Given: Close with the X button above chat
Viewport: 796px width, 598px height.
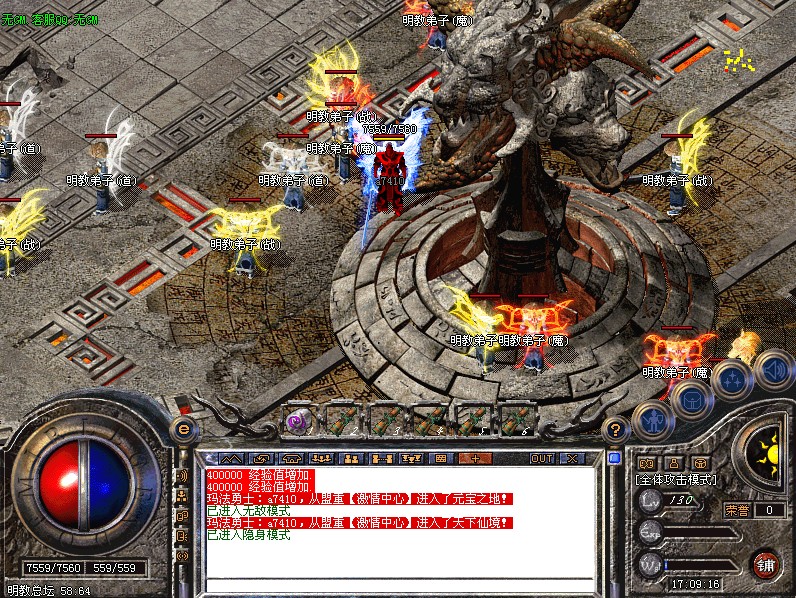Looking at the screenshot, I should (571, 458).
